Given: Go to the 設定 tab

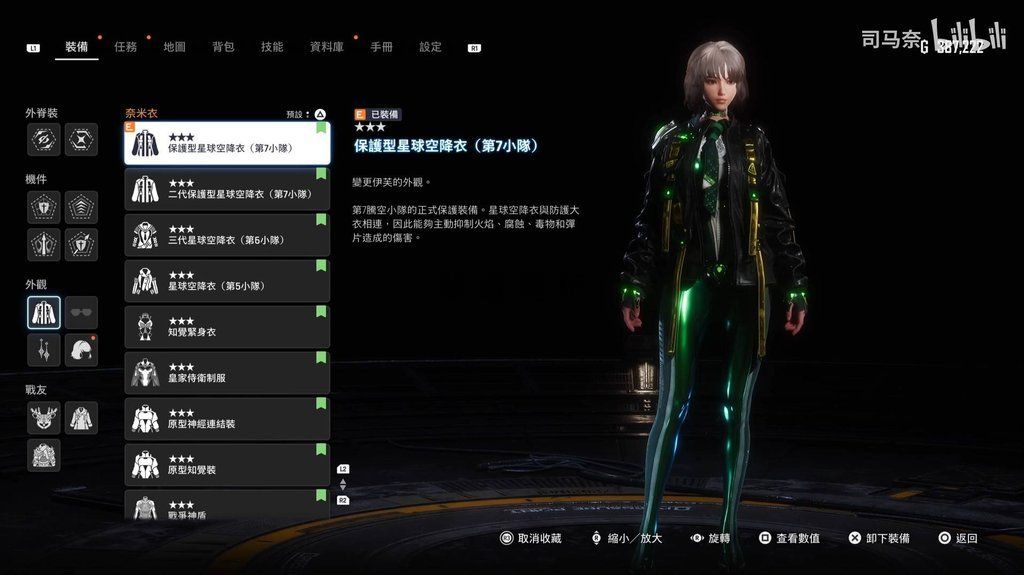Looking at the screenshot, I should 430,47.
